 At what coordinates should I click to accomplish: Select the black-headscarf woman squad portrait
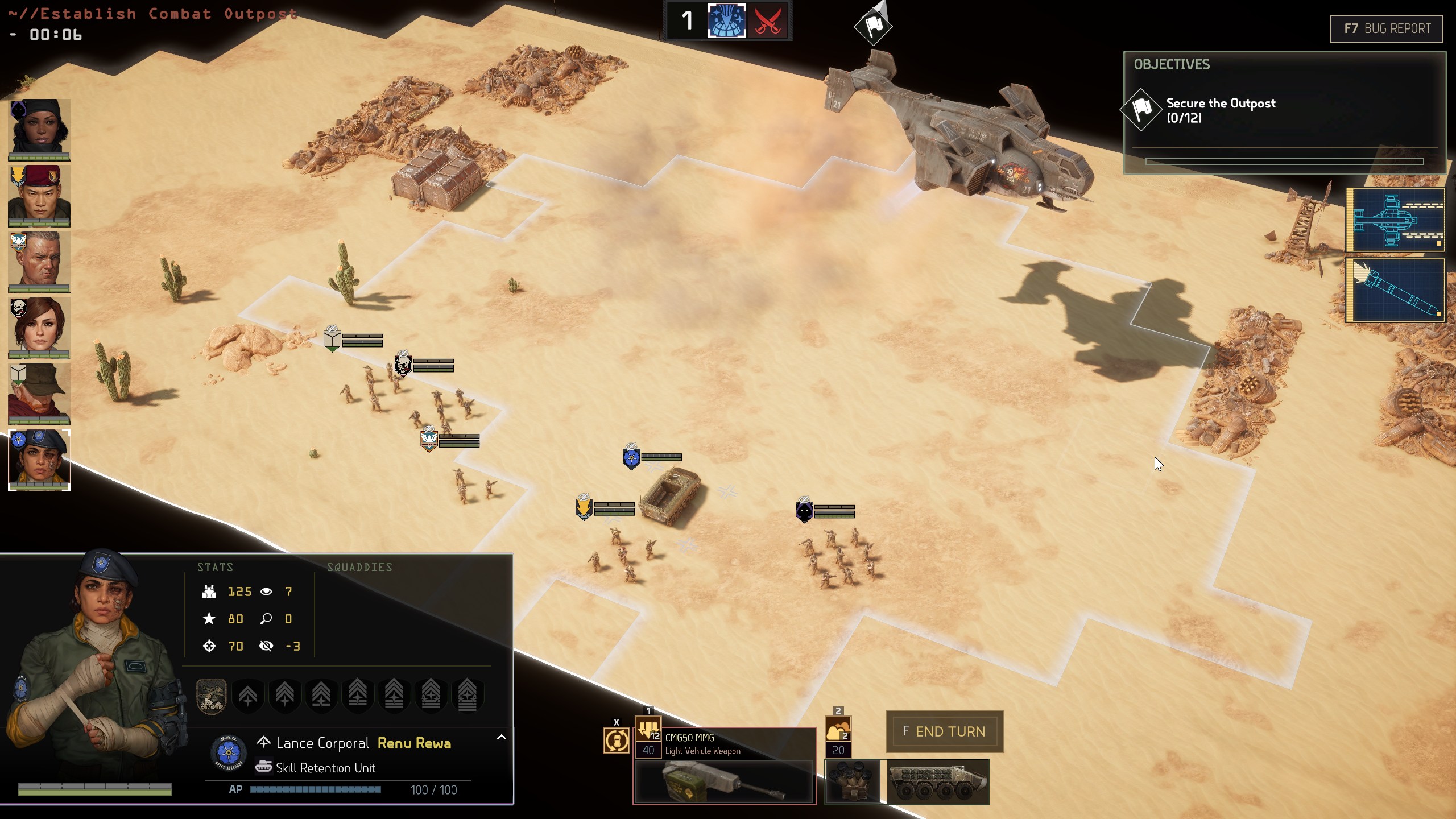tap(39, 129)
